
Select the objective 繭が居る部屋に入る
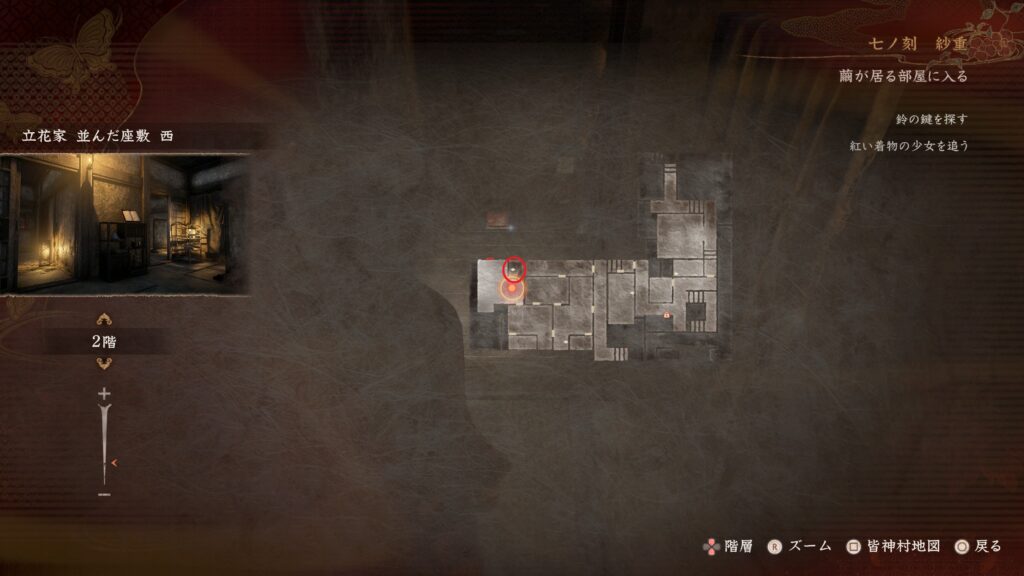click(903, 76)
